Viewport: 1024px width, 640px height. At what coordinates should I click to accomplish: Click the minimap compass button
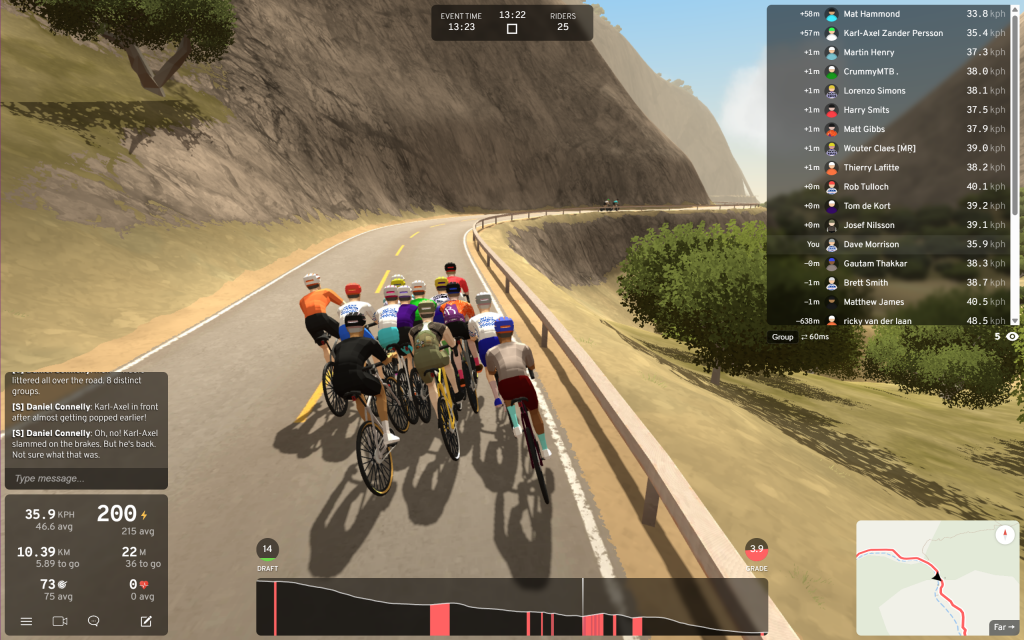[1004, 534]
